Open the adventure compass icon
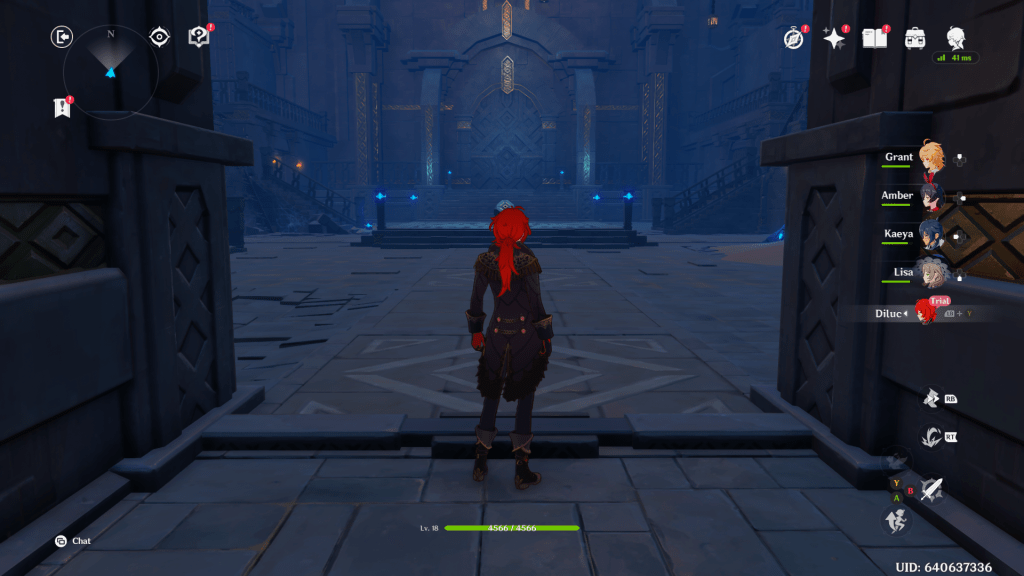This screenshot has height=576, width=1024. pos(794,38)
